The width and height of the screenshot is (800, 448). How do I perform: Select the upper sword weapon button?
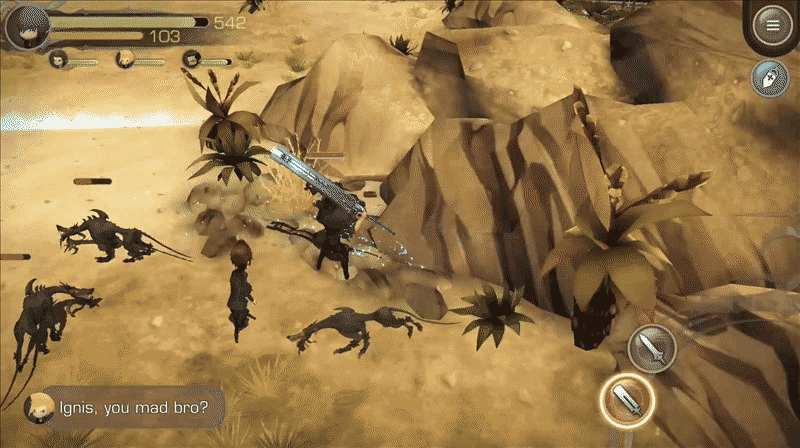653,347
